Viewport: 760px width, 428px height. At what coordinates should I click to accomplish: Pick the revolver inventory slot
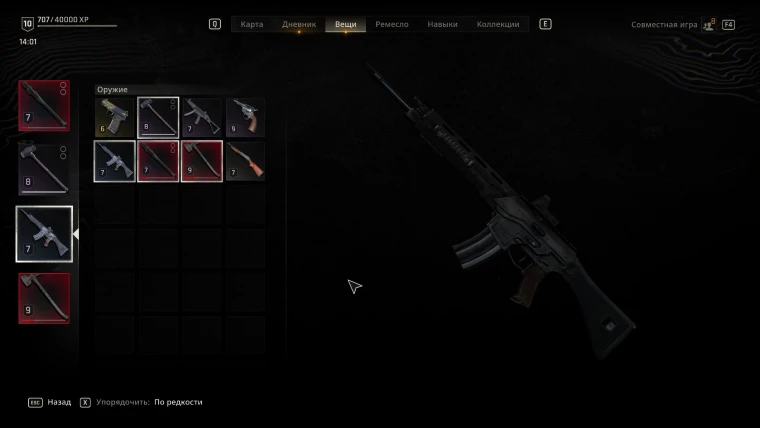coord(245,117)
